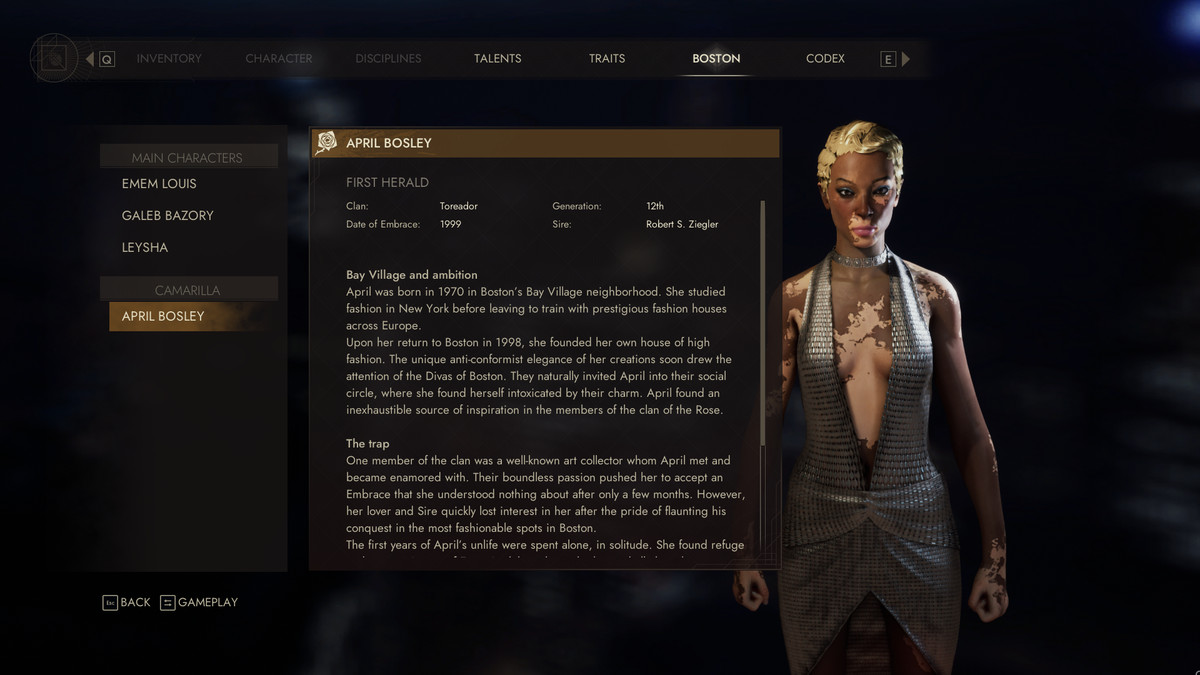The width and height of the screenshot is (1200, 675).
Task: Collapse the Camarilla category header
Action: point(187,290)
